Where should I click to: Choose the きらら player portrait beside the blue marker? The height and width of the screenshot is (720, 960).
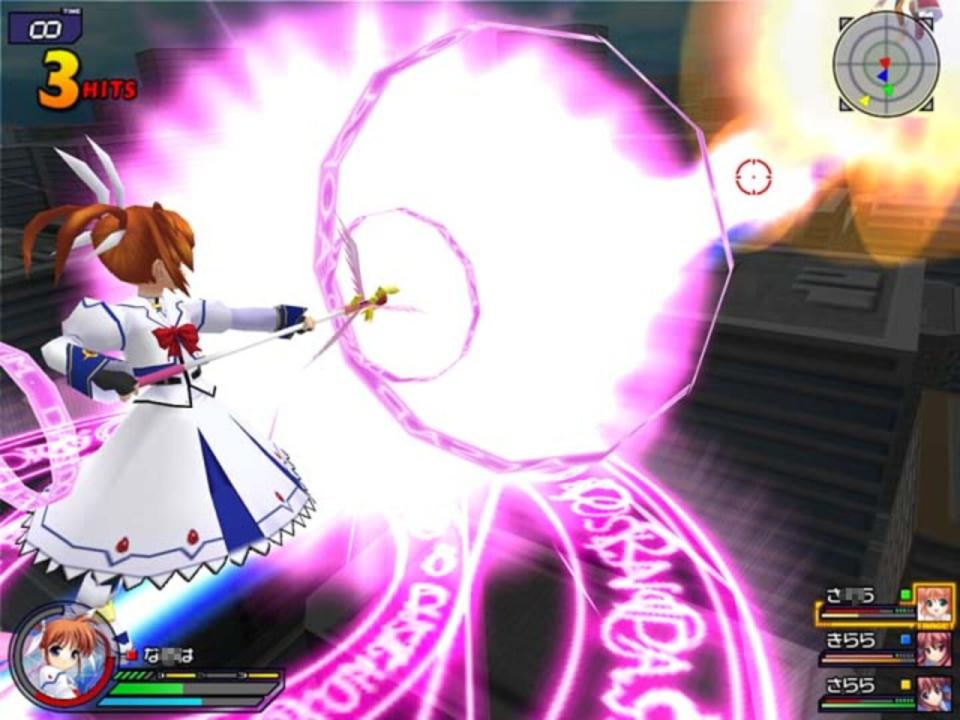tap(934, 648)
